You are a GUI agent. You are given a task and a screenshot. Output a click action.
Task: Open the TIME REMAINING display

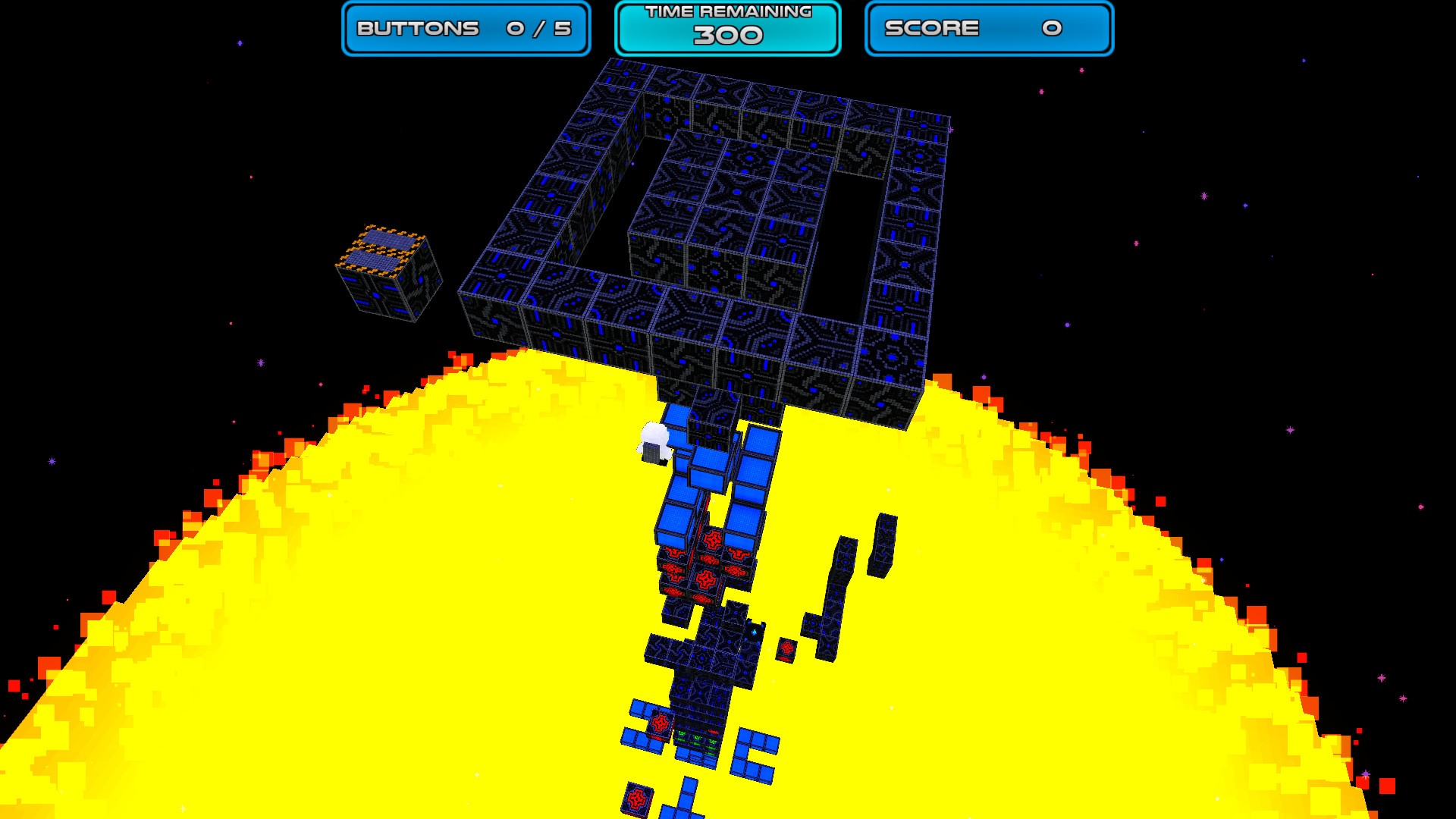point(726,27)
